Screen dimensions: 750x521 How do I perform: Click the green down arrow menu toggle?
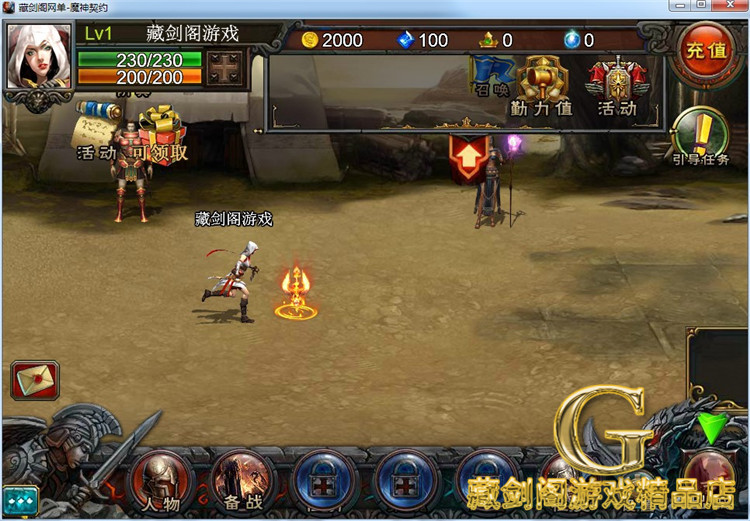[x=713, y=429]
